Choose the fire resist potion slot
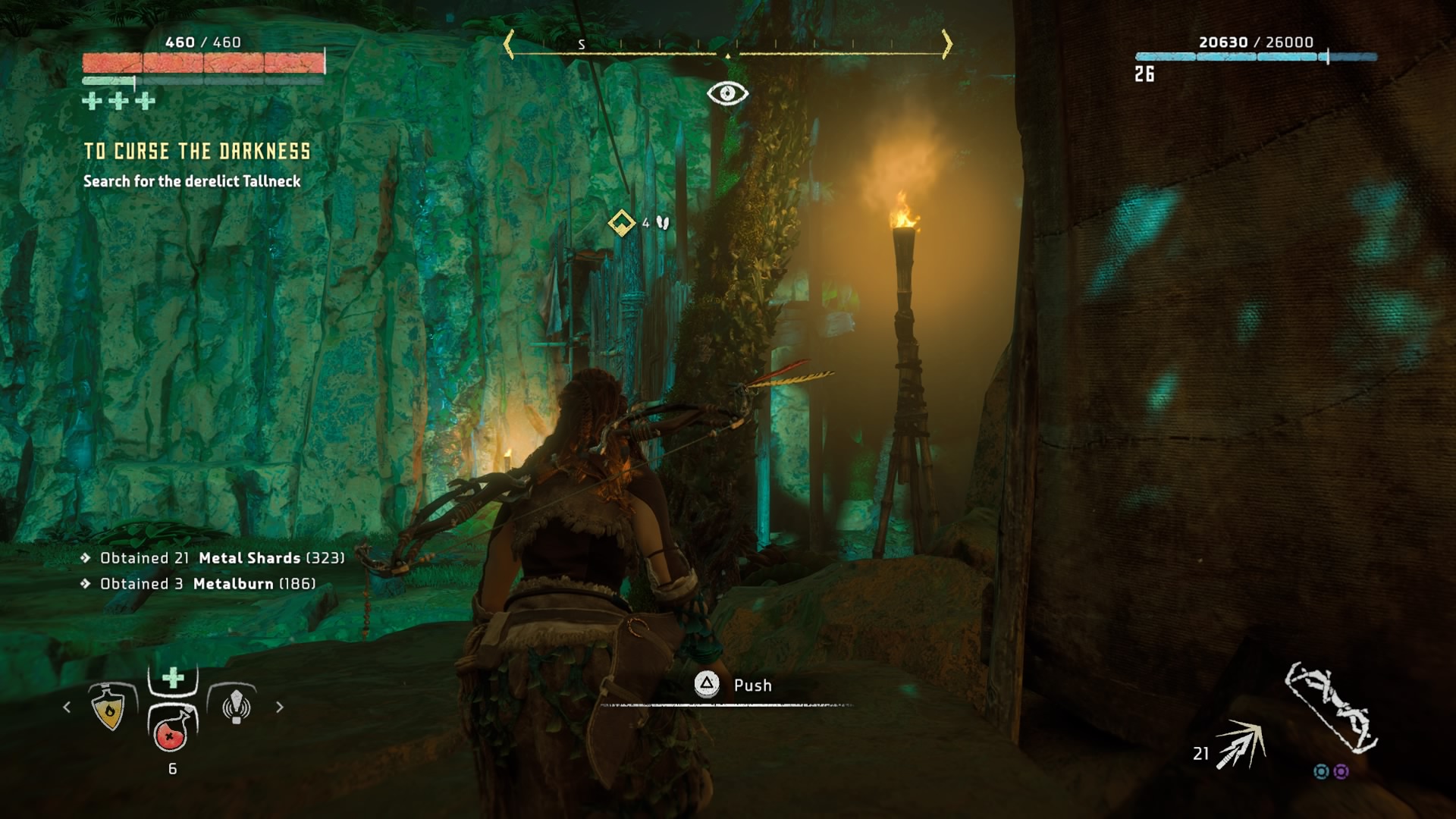The image size is (1456, 819). (x=109, y=708)
